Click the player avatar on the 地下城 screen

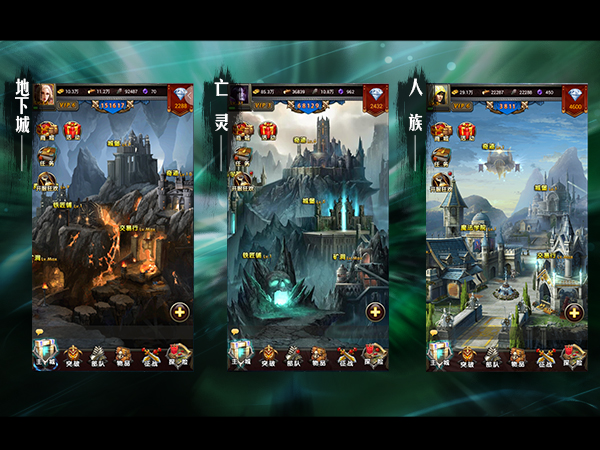point(46,94)
